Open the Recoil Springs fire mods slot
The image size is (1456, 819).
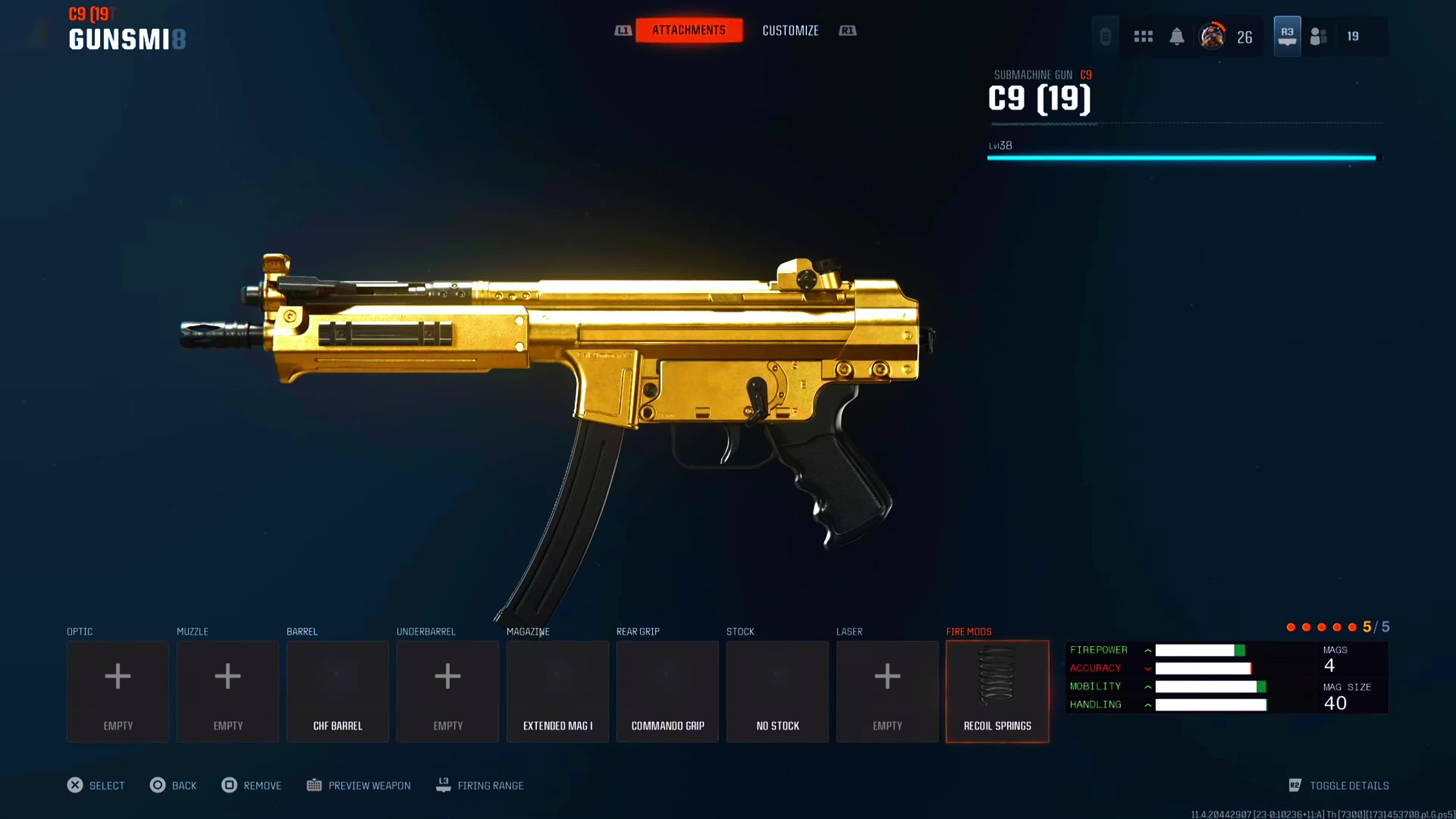click(997, 691)
